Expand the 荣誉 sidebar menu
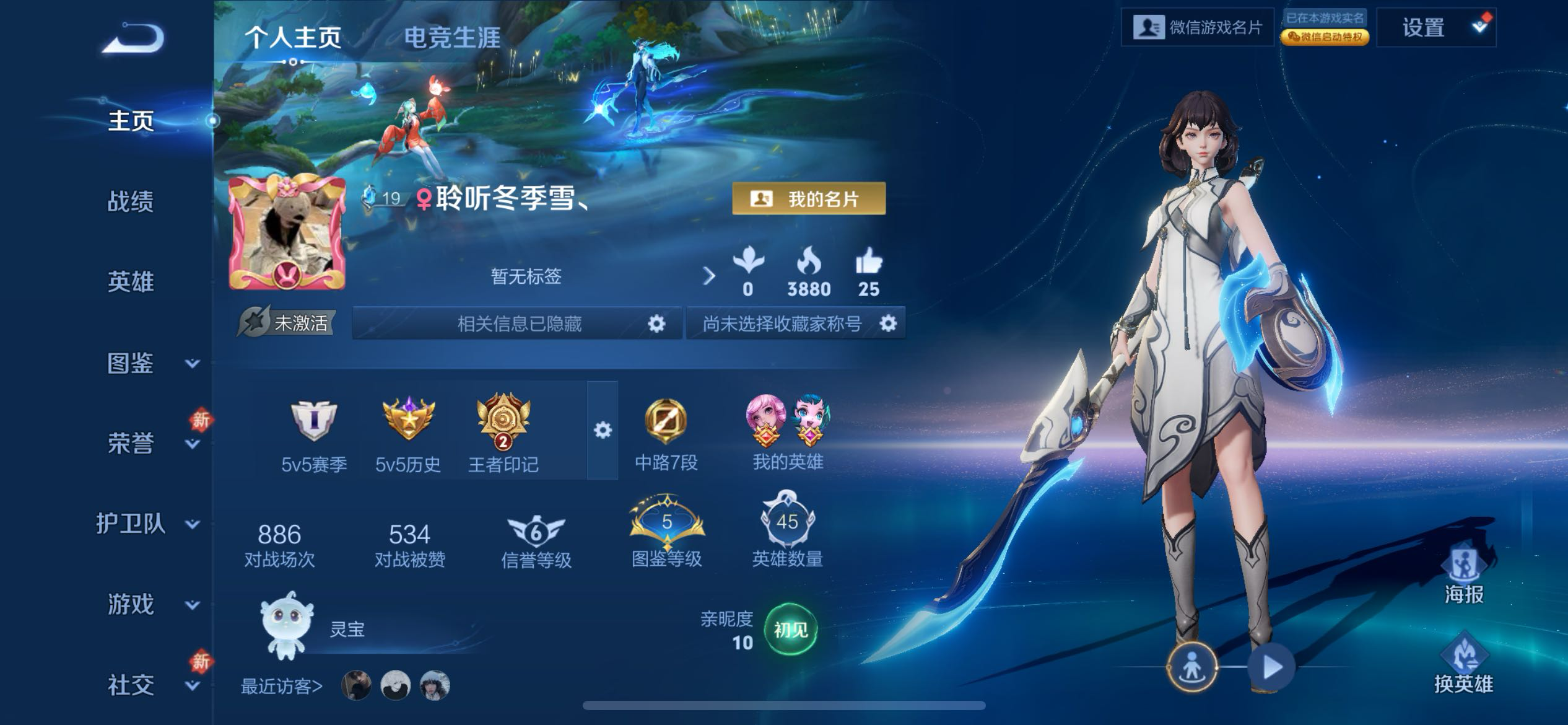The width and height of the screenshot is (1568, 725). point(149,443)
